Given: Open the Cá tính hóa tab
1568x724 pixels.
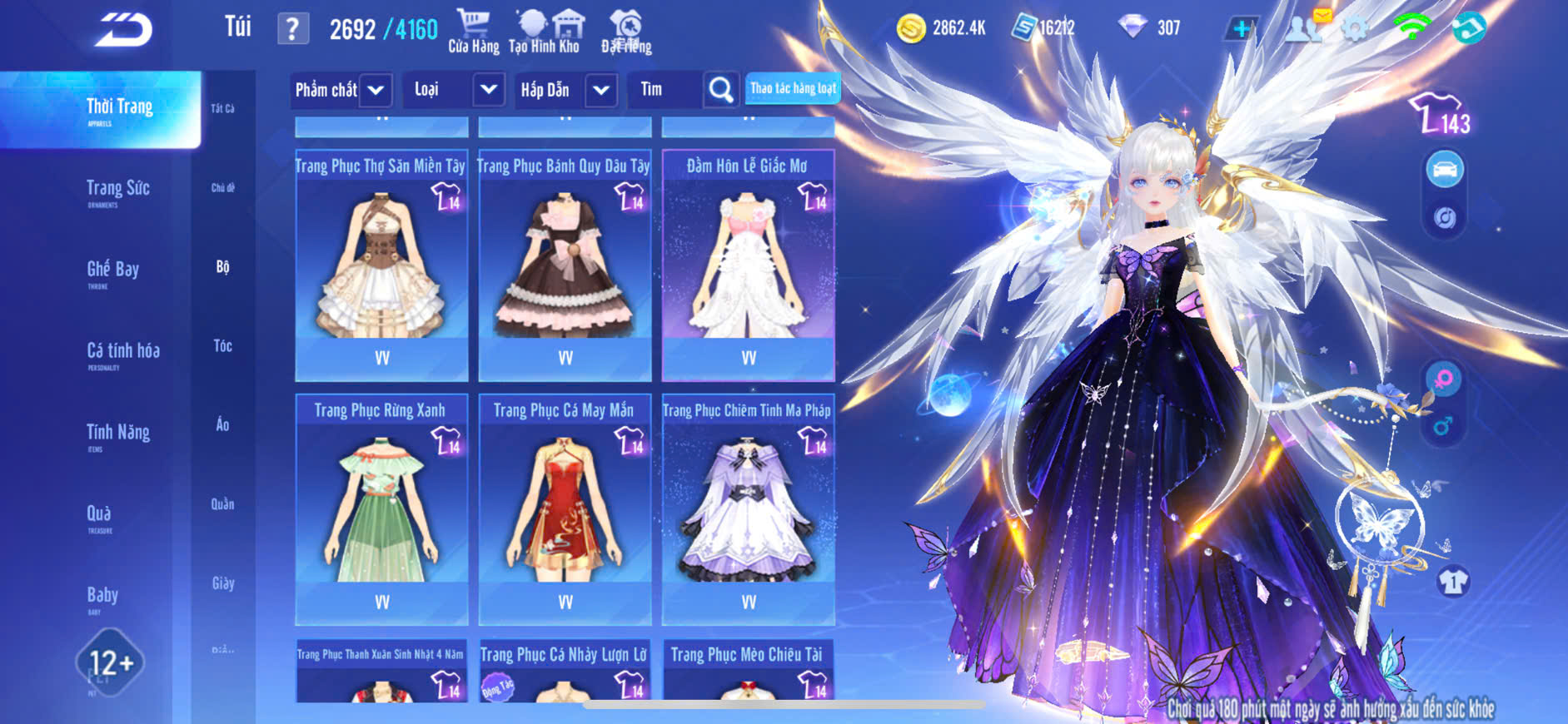Looking at the screenshot, I should click(122, 352).
